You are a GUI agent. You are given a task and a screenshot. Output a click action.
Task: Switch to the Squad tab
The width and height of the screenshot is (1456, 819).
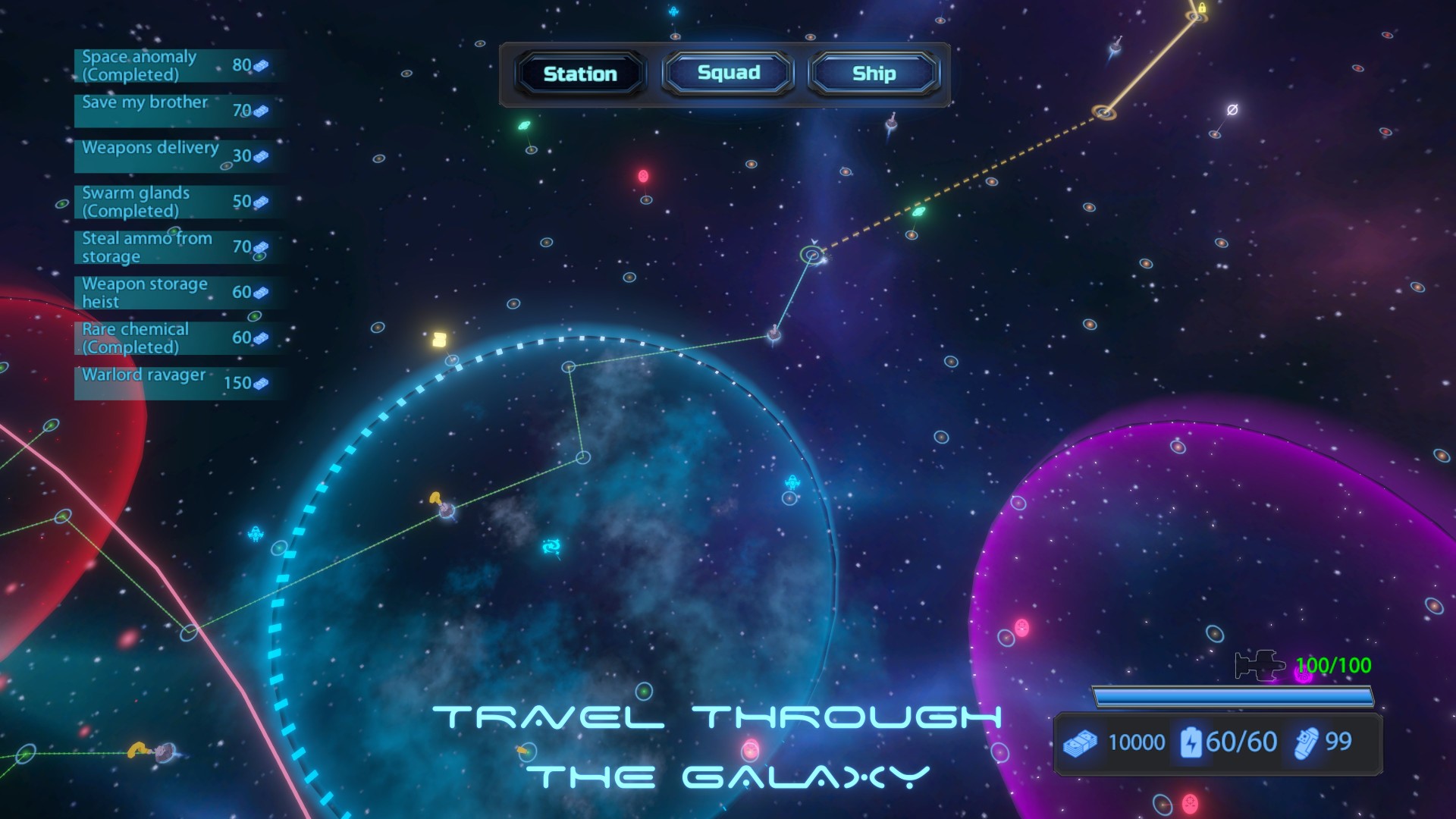727,73
